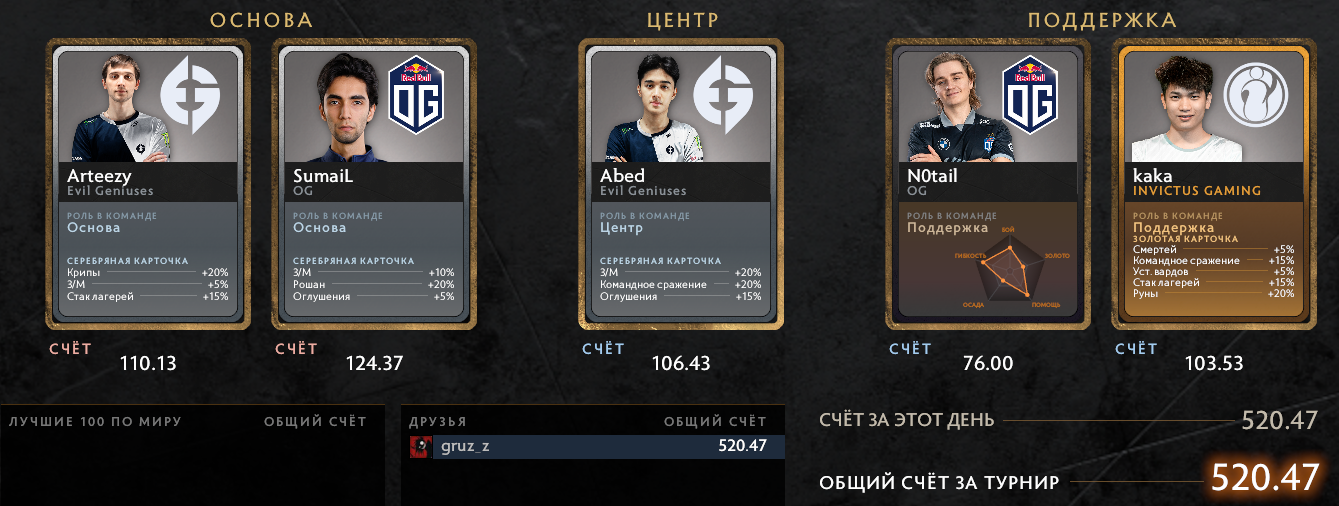The image size is (1339, 506).
Task: Select the Arteezy player card
Action: pyautogui.click(x=148, y=184)
